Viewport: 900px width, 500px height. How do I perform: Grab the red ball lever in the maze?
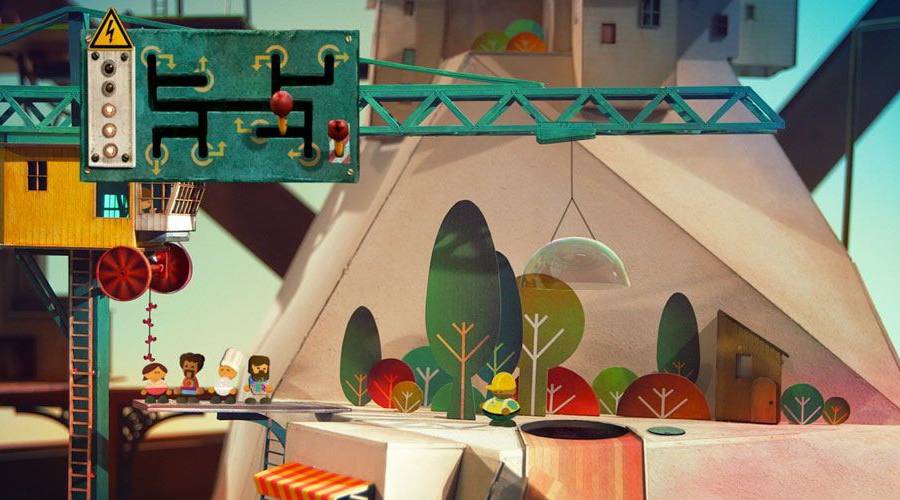point(281,103)
